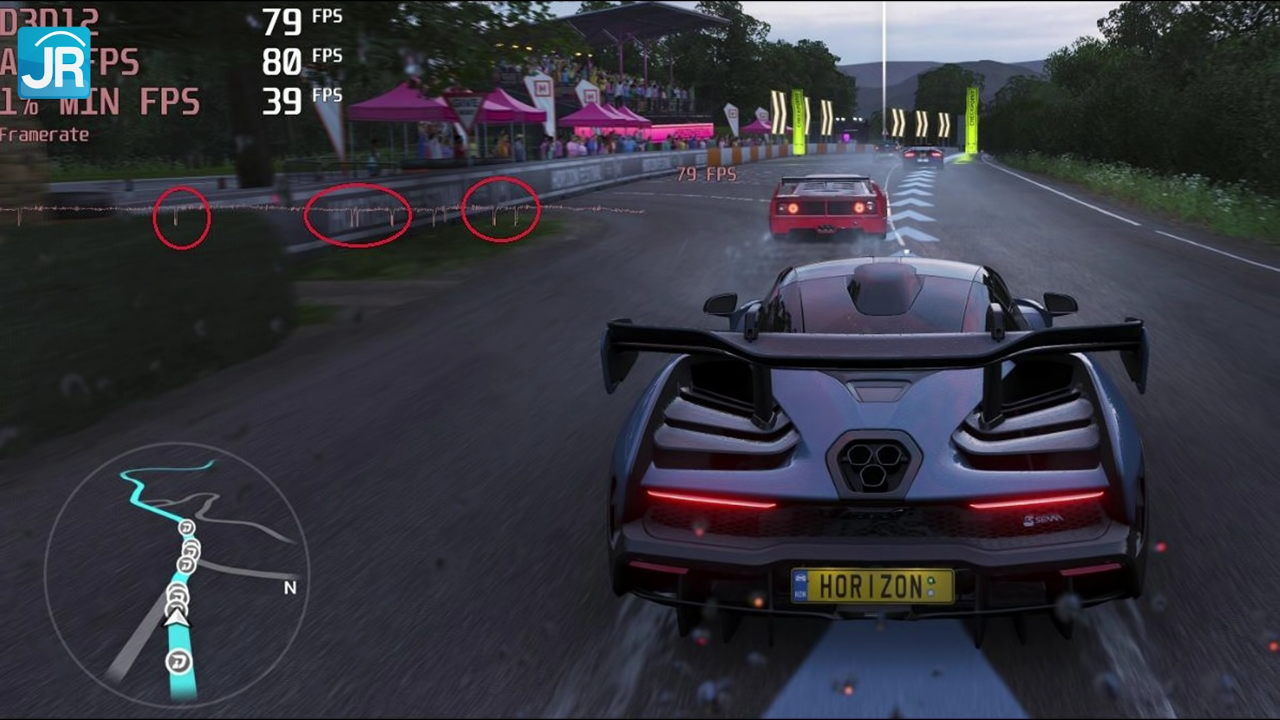Click the circular route minimap
This screenshot has width=1280, height=720.
[x=177, y=575]
